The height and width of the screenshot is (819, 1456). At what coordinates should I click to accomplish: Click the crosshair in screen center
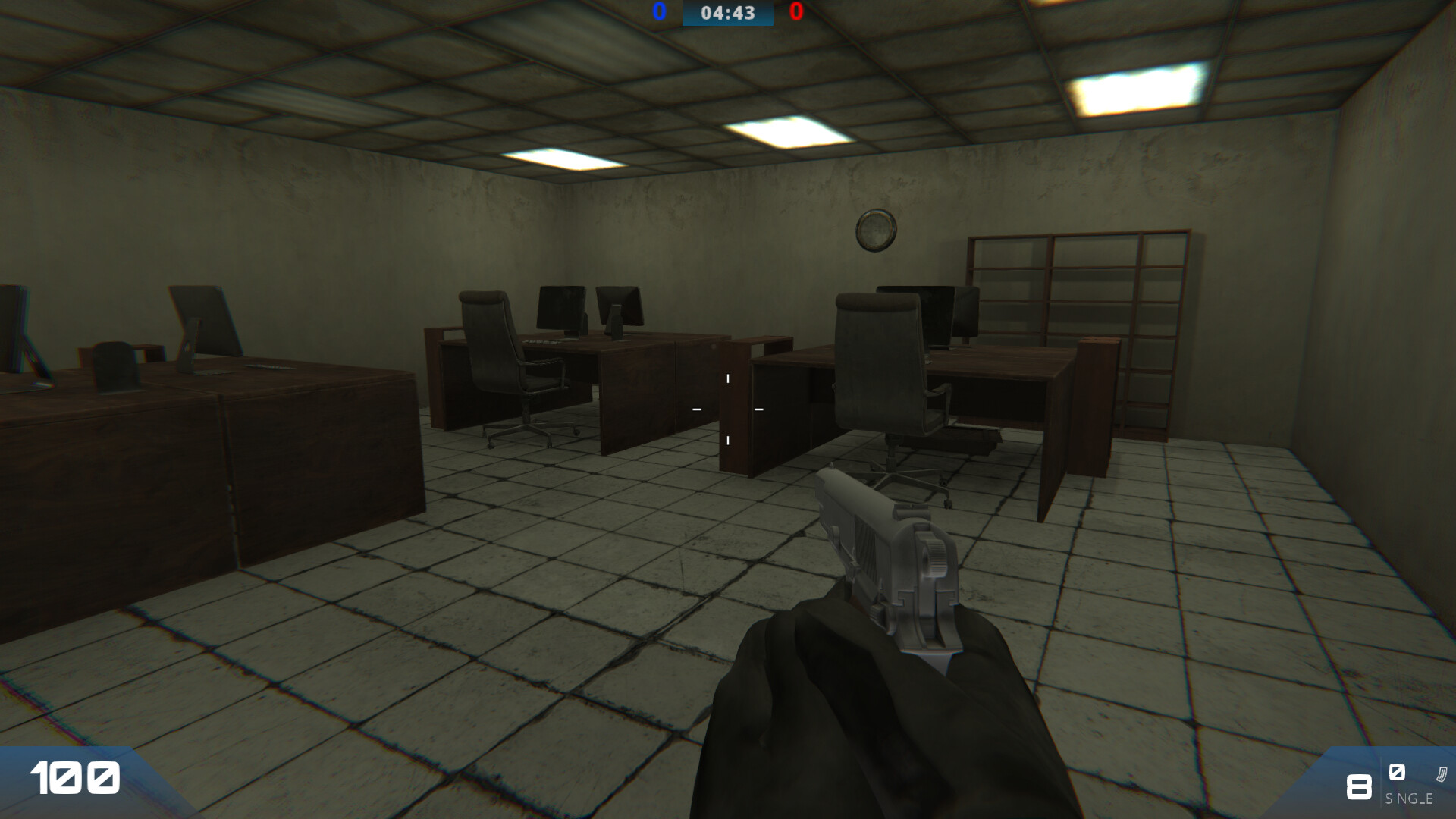click(x=728, y=409)
